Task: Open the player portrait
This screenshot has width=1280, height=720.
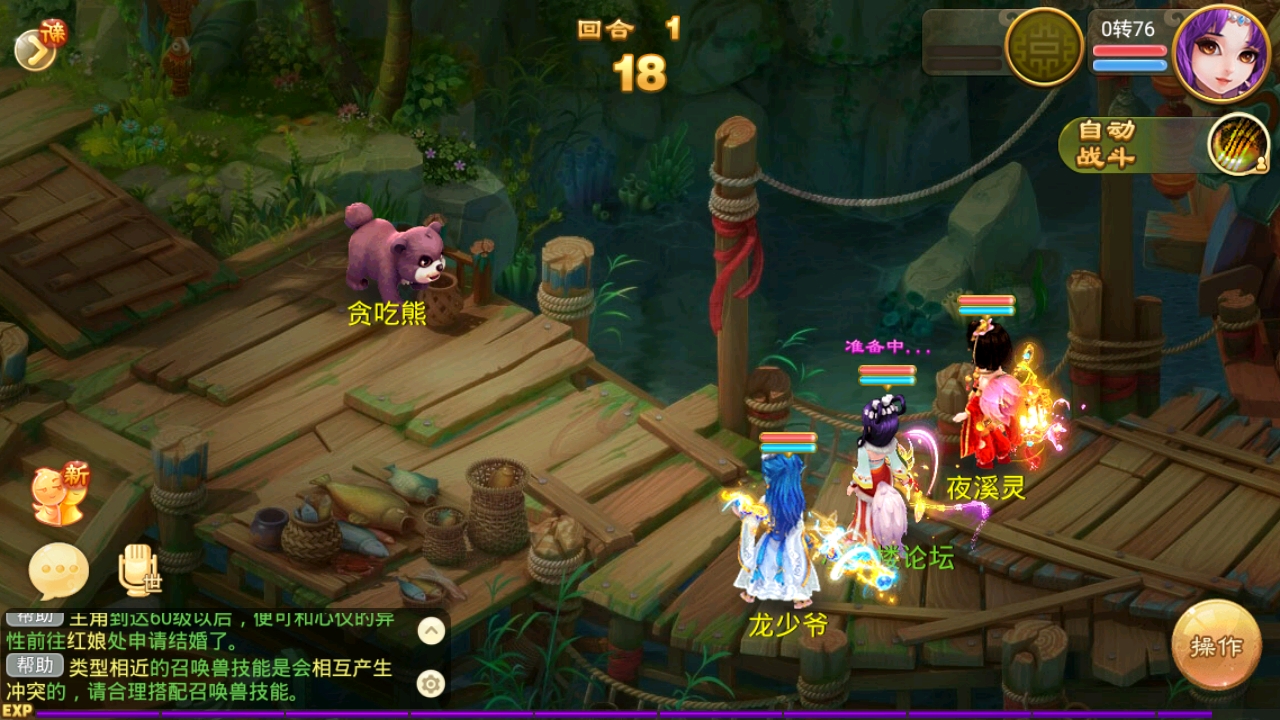Action: click(1221, 52)
